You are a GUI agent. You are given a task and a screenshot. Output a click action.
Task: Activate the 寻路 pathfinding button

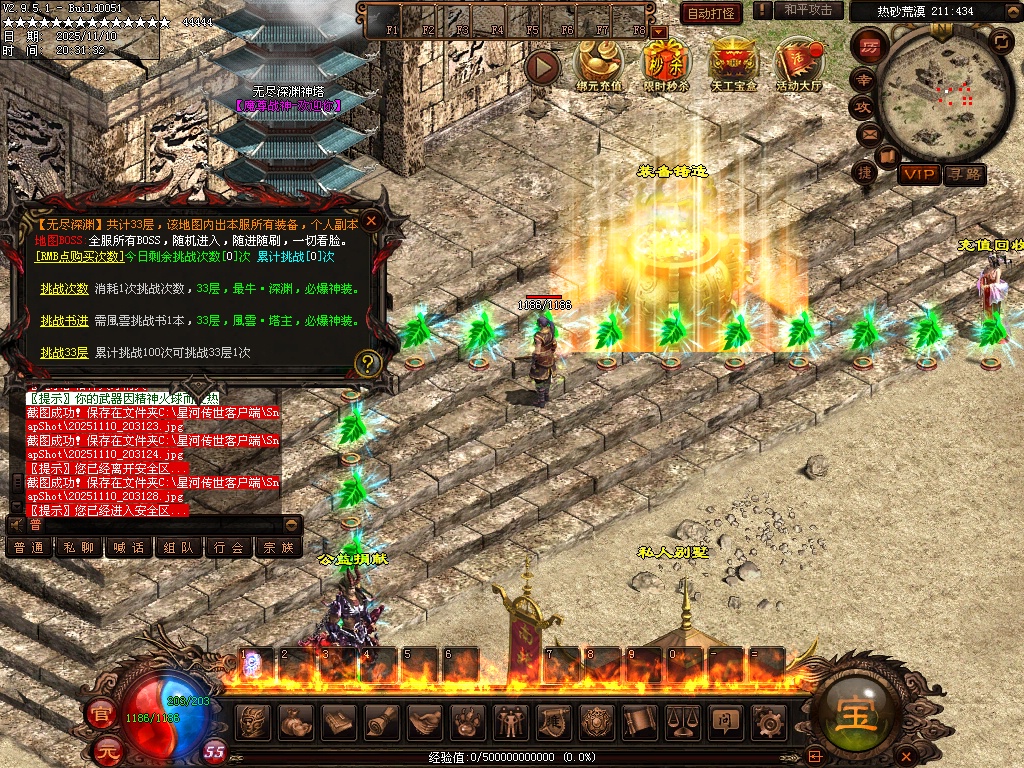(x=964, y=175)
